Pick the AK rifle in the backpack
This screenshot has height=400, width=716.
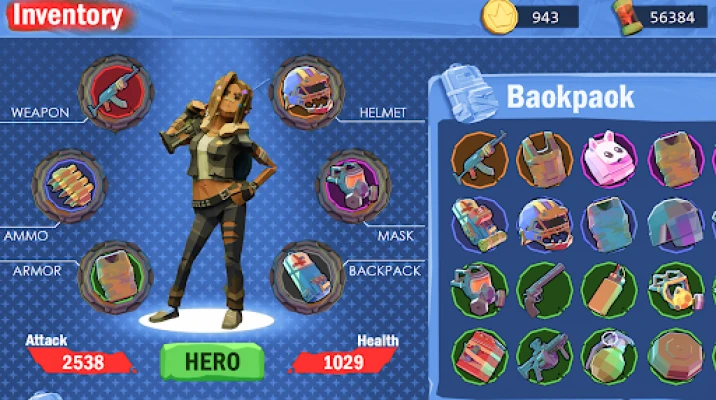pos(481,160)
